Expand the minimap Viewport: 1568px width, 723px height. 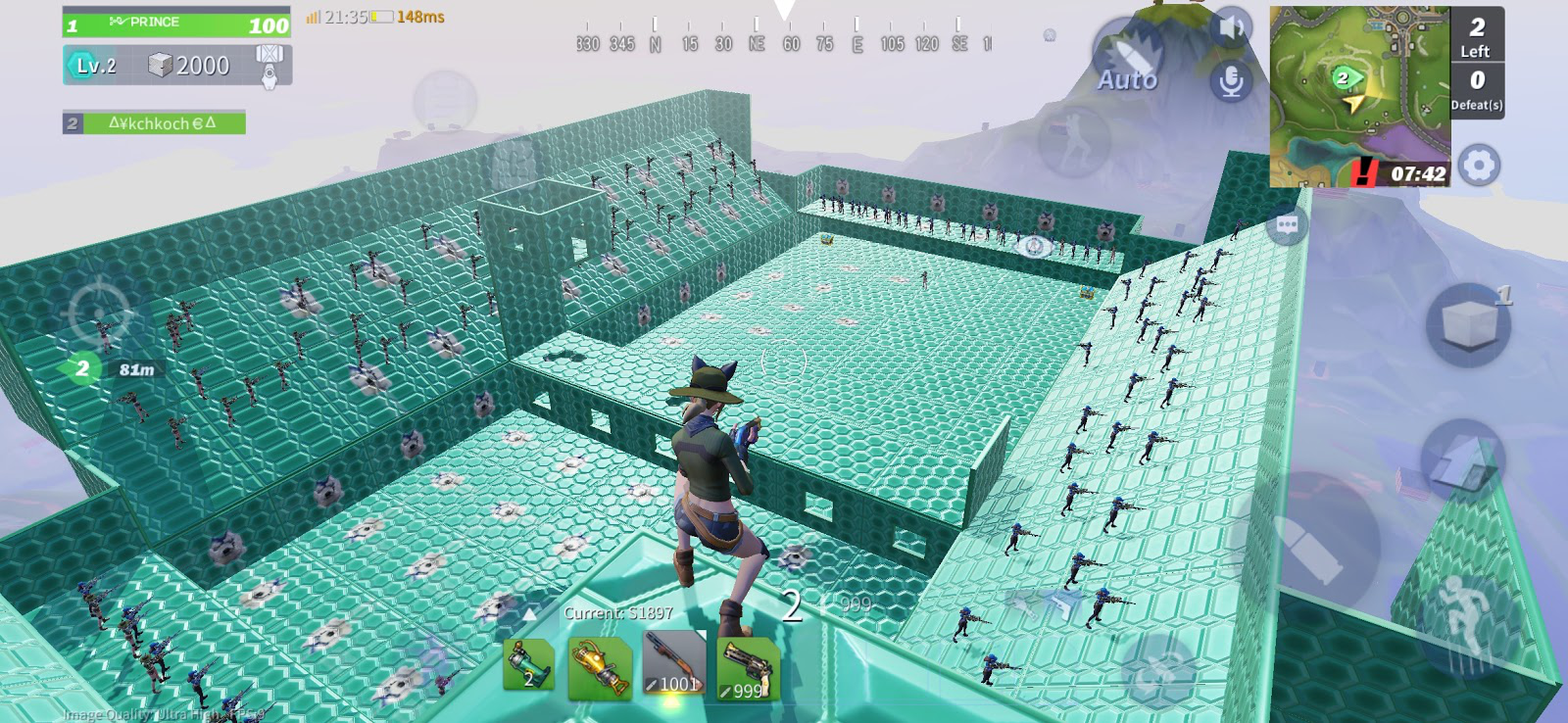1359,96
